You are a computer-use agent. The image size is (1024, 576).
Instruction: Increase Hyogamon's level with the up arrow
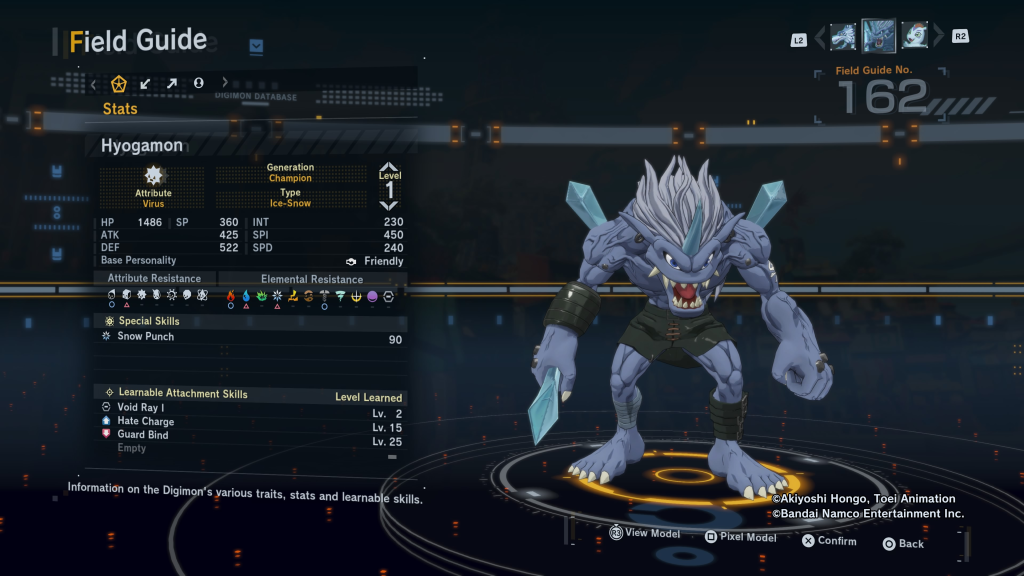coord(389,169)
